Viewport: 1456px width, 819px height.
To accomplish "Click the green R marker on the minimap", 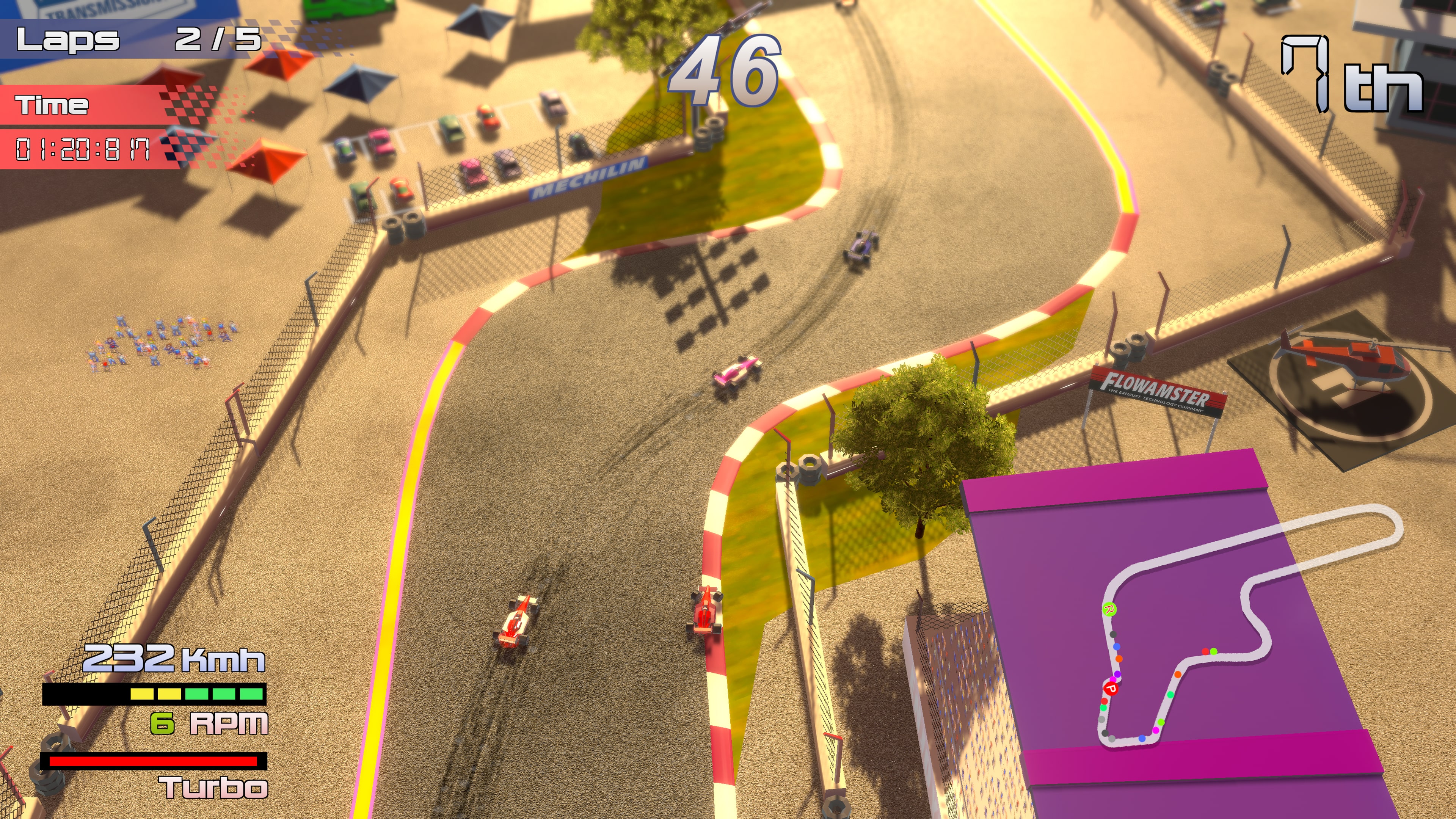I will (x=1109, y=610).
